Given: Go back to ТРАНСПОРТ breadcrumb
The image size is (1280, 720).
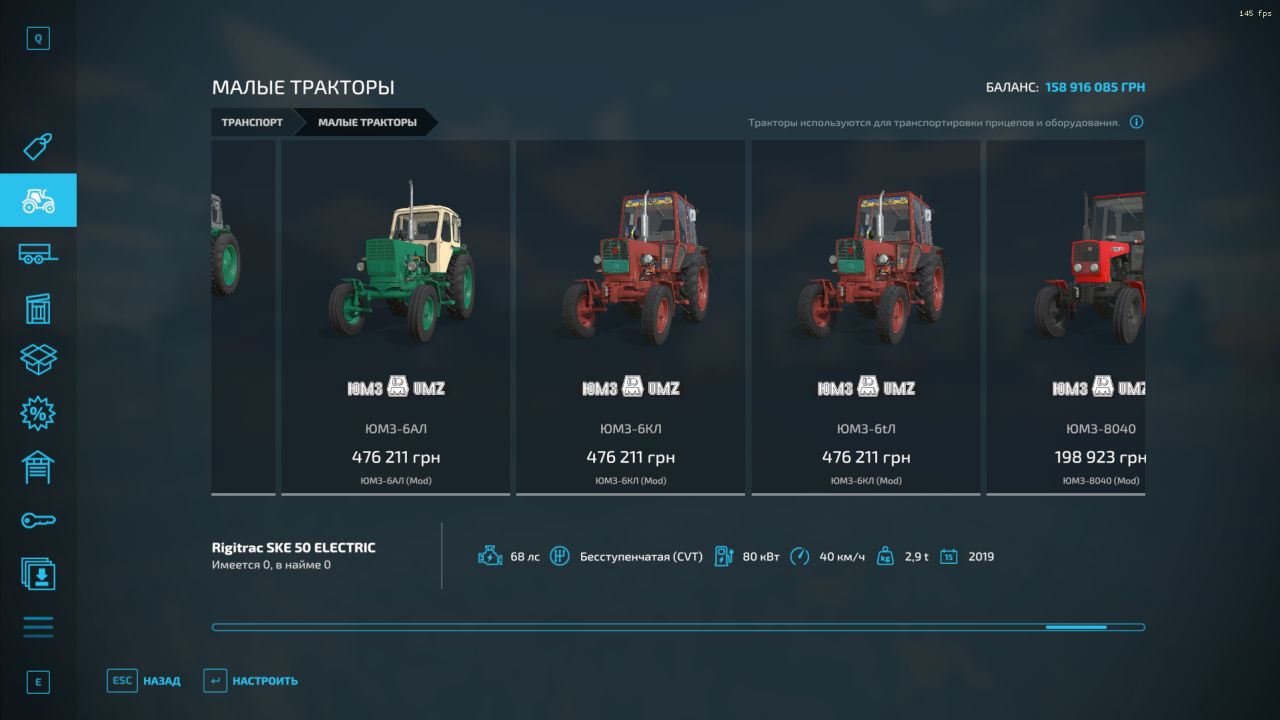Looking at the screenshot, I should coord(252,123).
